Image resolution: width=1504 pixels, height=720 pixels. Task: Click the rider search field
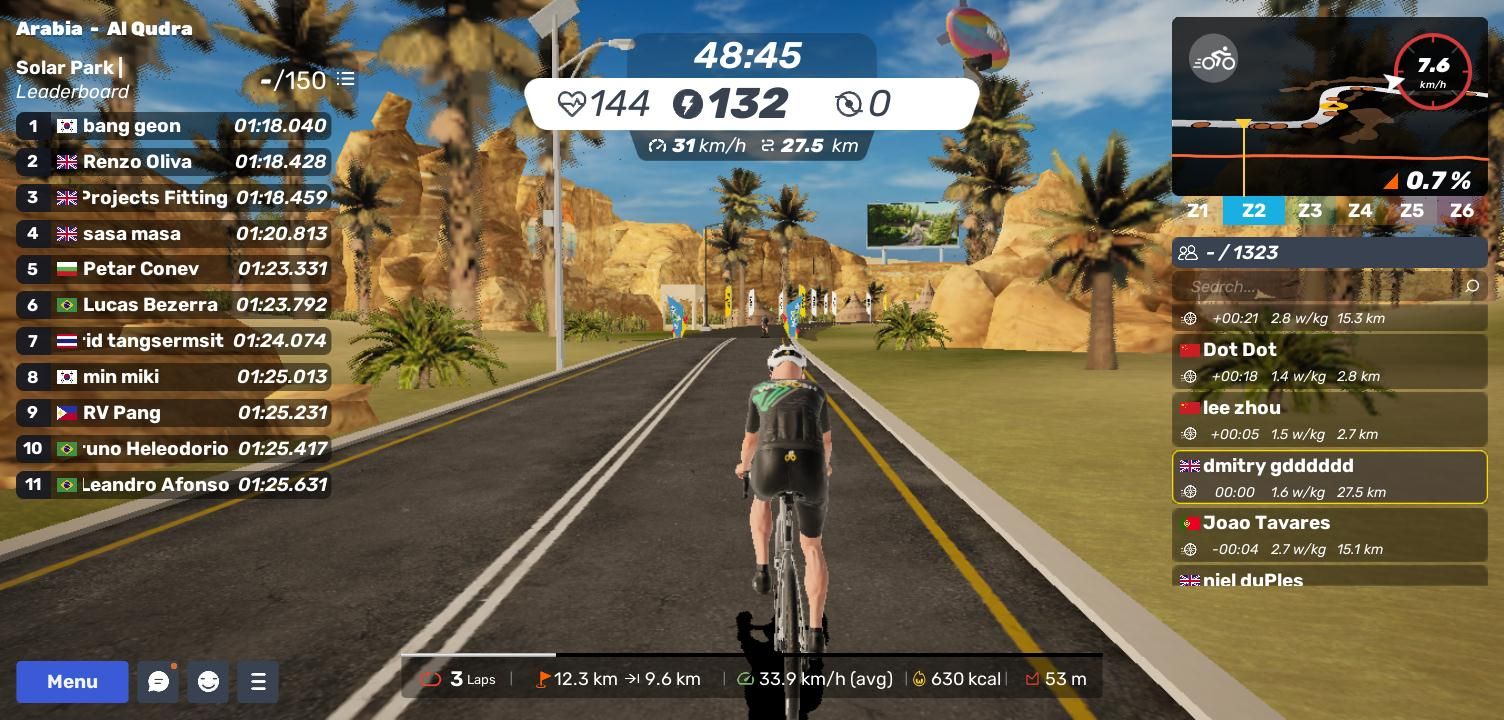click(x=1318, y=287)
